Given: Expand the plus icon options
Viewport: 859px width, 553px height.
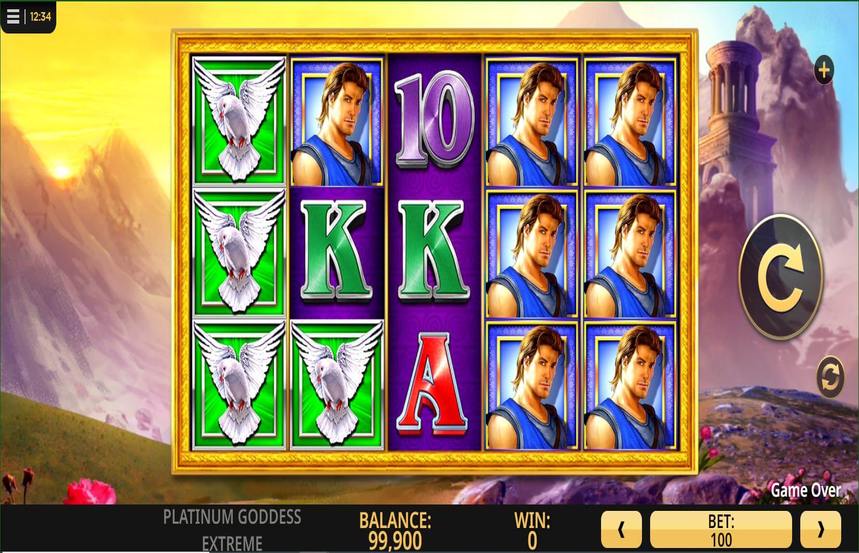Looking at the screenshot, I should coord(823,70).
